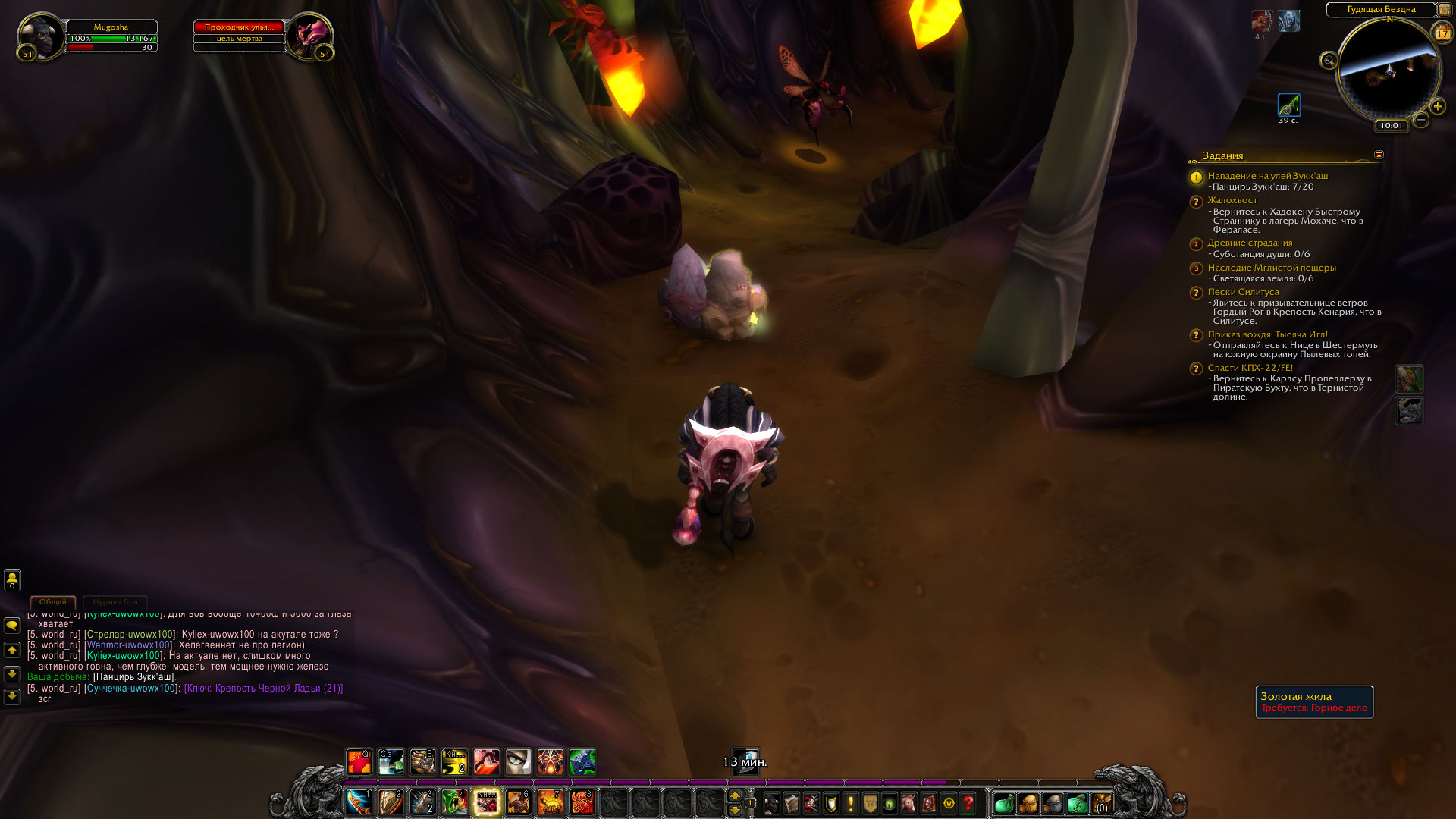Select the Общий chat tab
Screen dimensions: 1456x819
coord(53,602)
